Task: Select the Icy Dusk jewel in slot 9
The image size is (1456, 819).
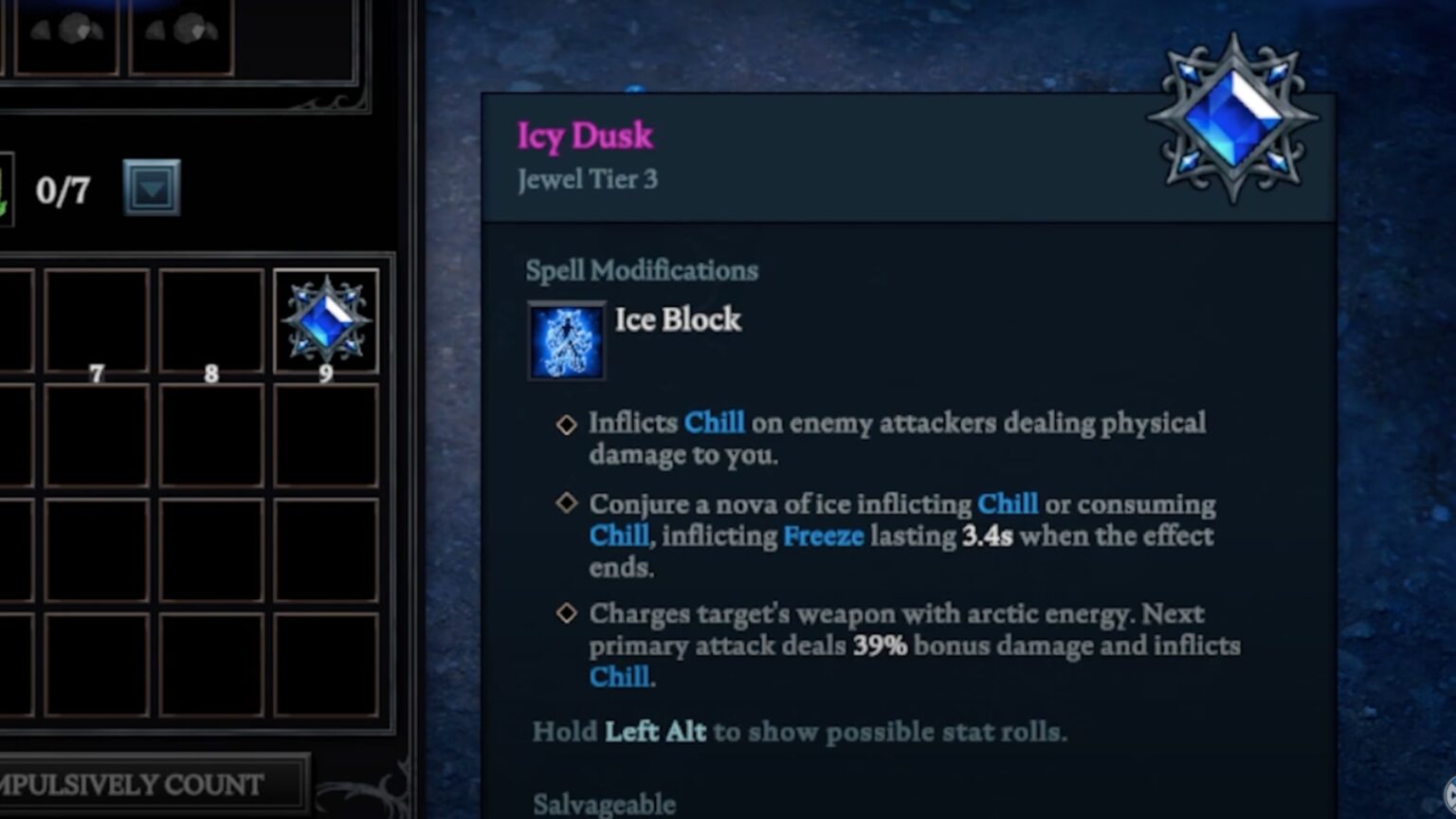Action: [x=327, y=319]
